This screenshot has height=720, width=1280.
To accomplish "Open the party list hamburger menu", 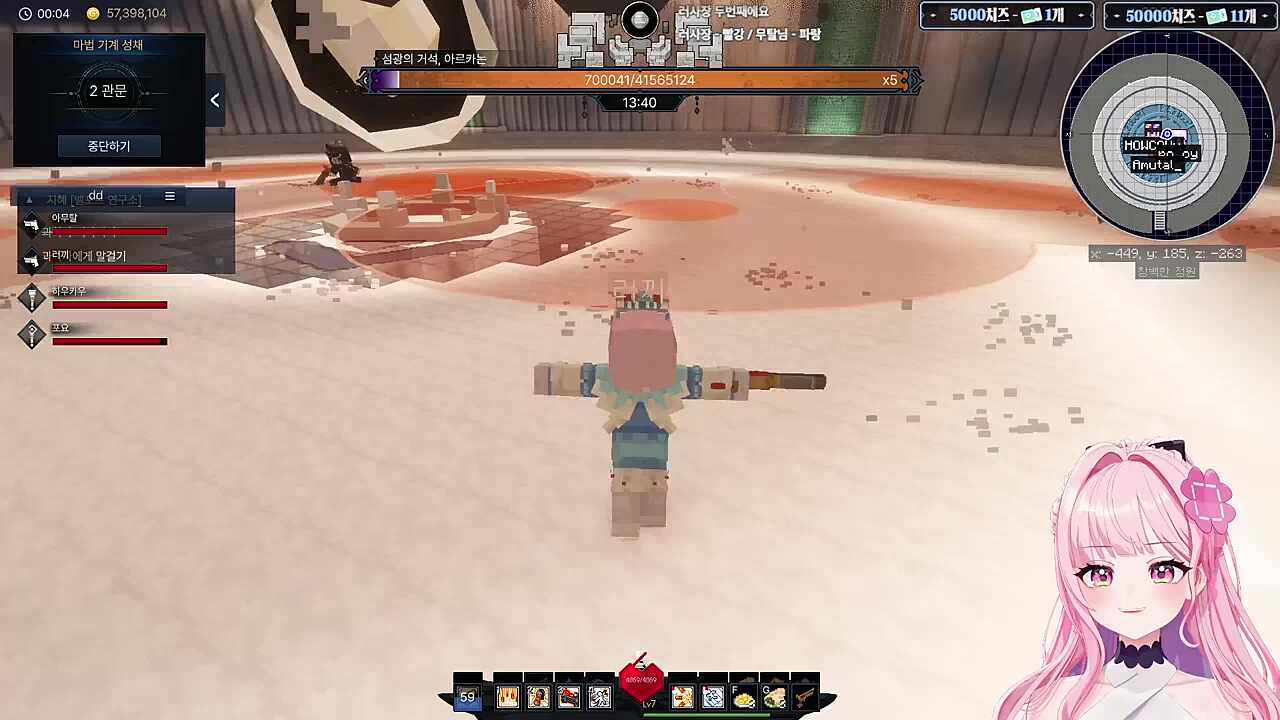I will pos(170,197).
